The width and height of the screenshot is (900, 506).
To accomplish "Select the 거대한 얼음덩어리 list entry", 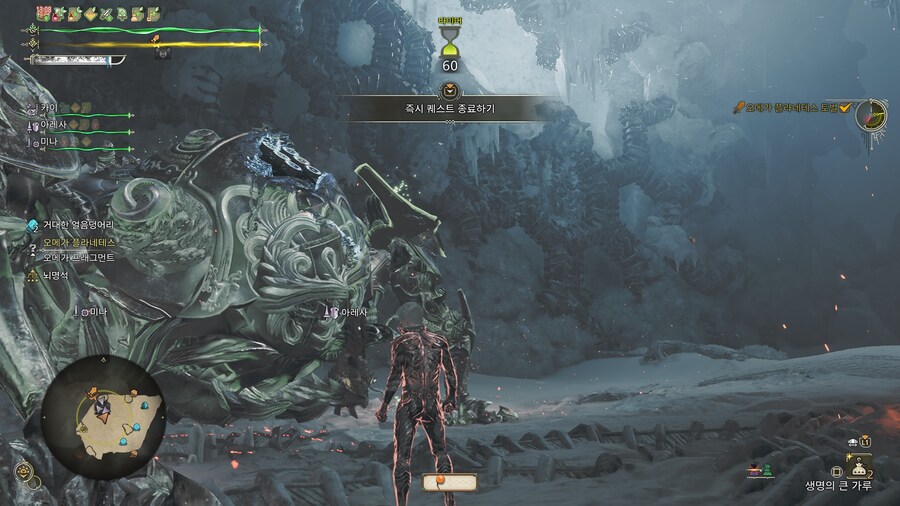I will pos(78,225).
